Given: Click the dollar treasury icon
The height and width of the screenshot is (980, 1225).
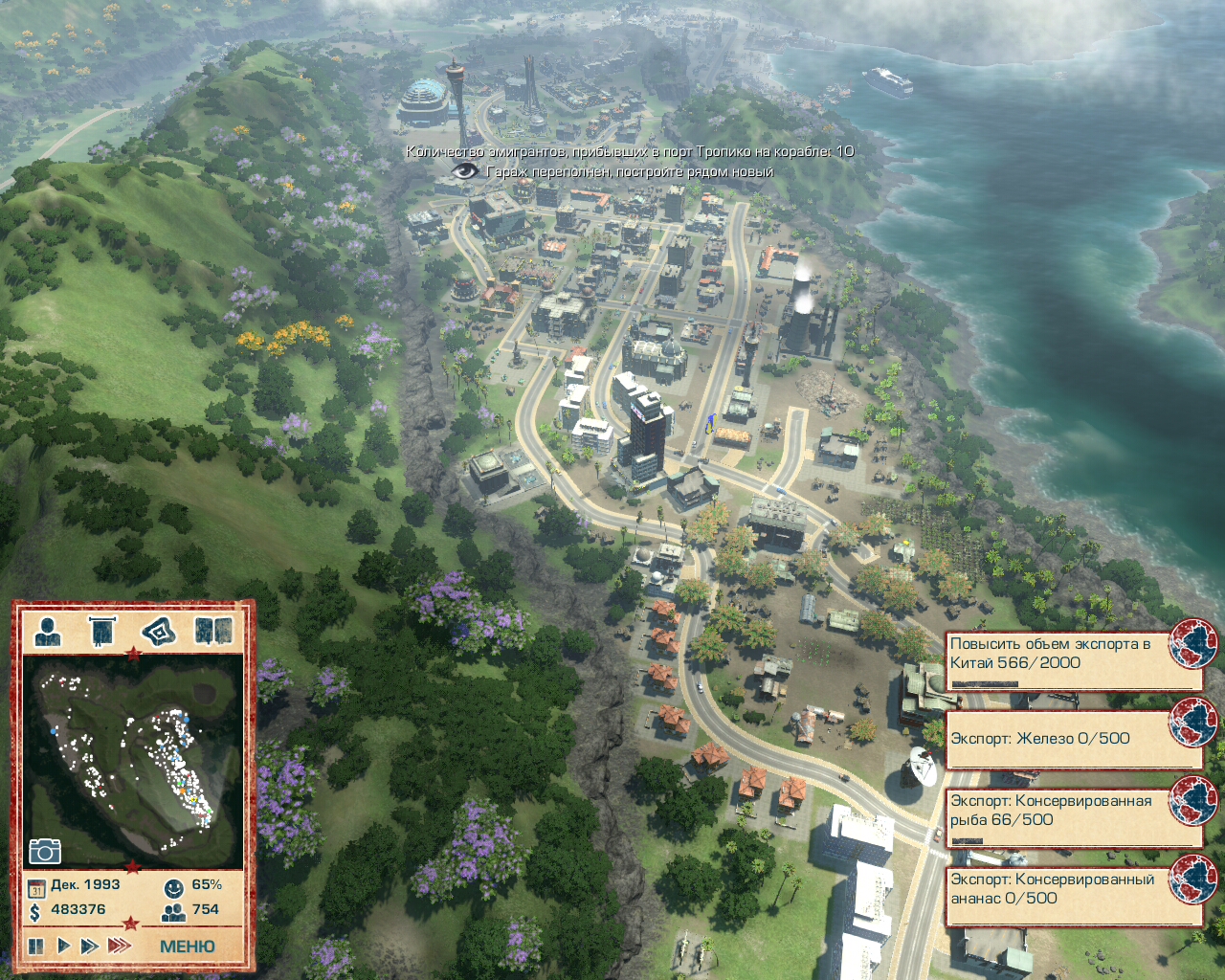Looking at the screenshot, I should tap(35, 912).
